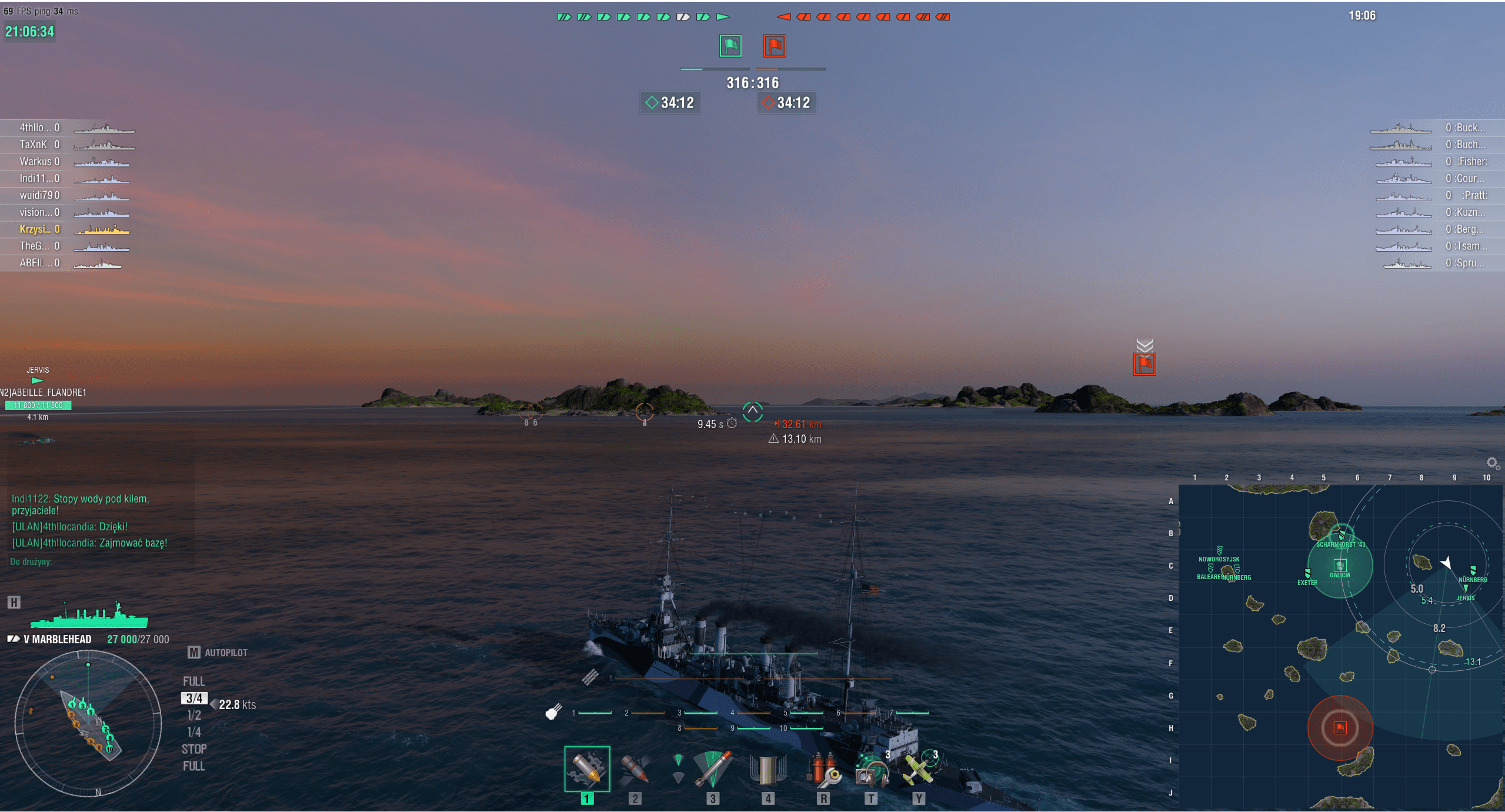Click the green allied capture flag icon
The width and height of the screenshot is (1505, 812).
coord(730,46)
